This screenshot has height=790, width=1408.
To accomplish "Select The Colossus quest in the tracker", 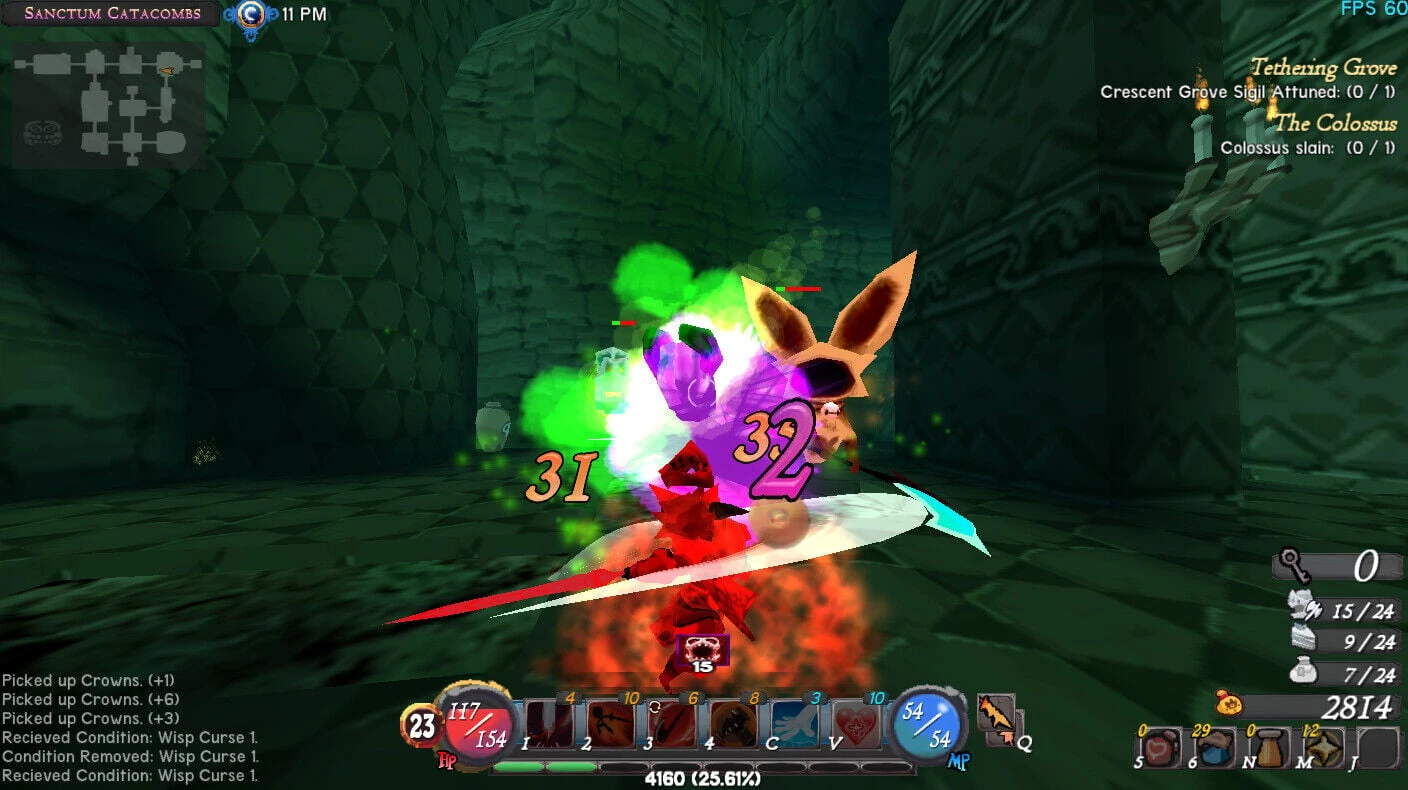I will point(1335,123).
